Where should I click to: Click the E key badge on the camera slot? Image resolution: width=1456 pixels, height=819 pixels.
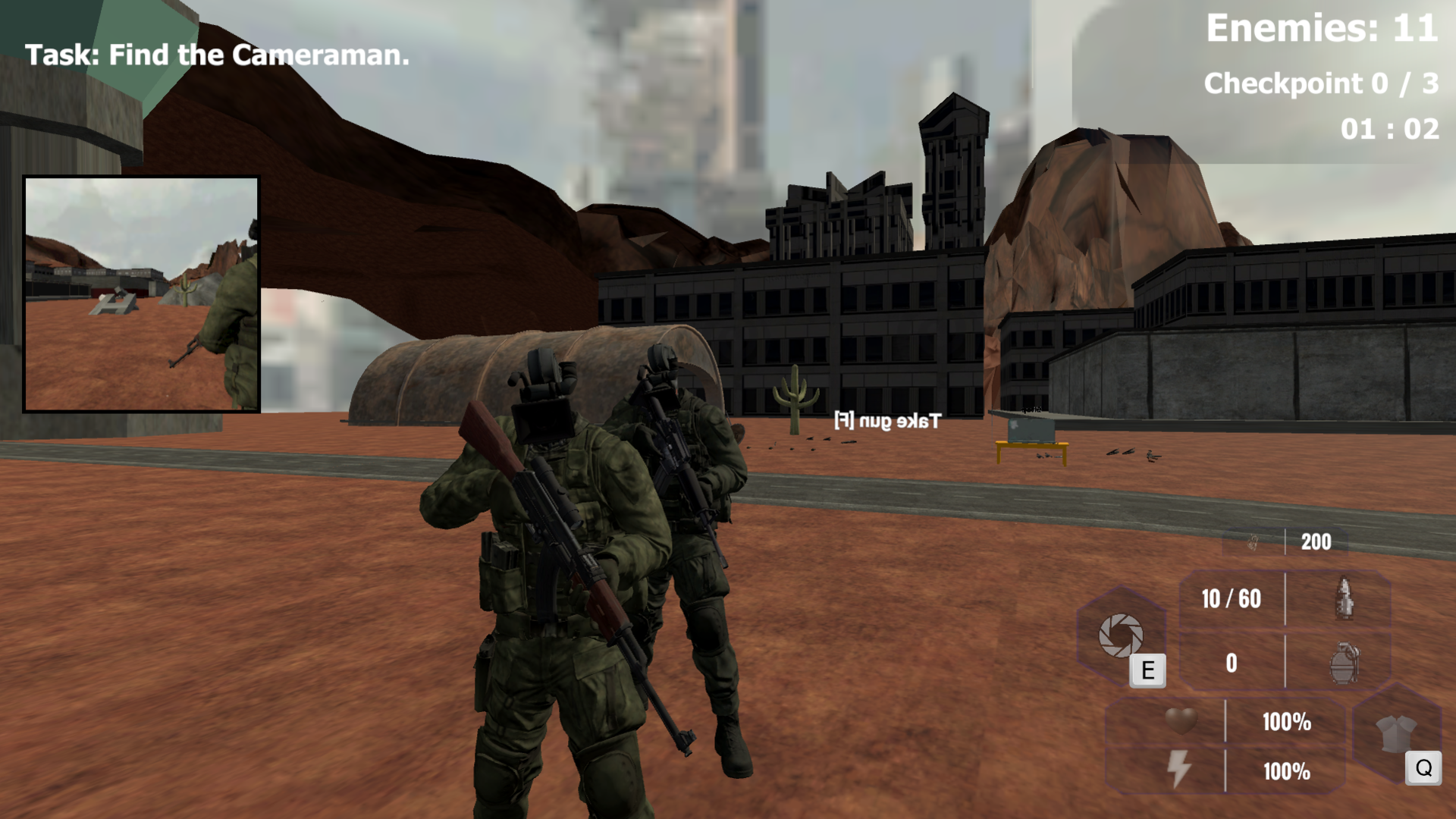pos(1149,669)
